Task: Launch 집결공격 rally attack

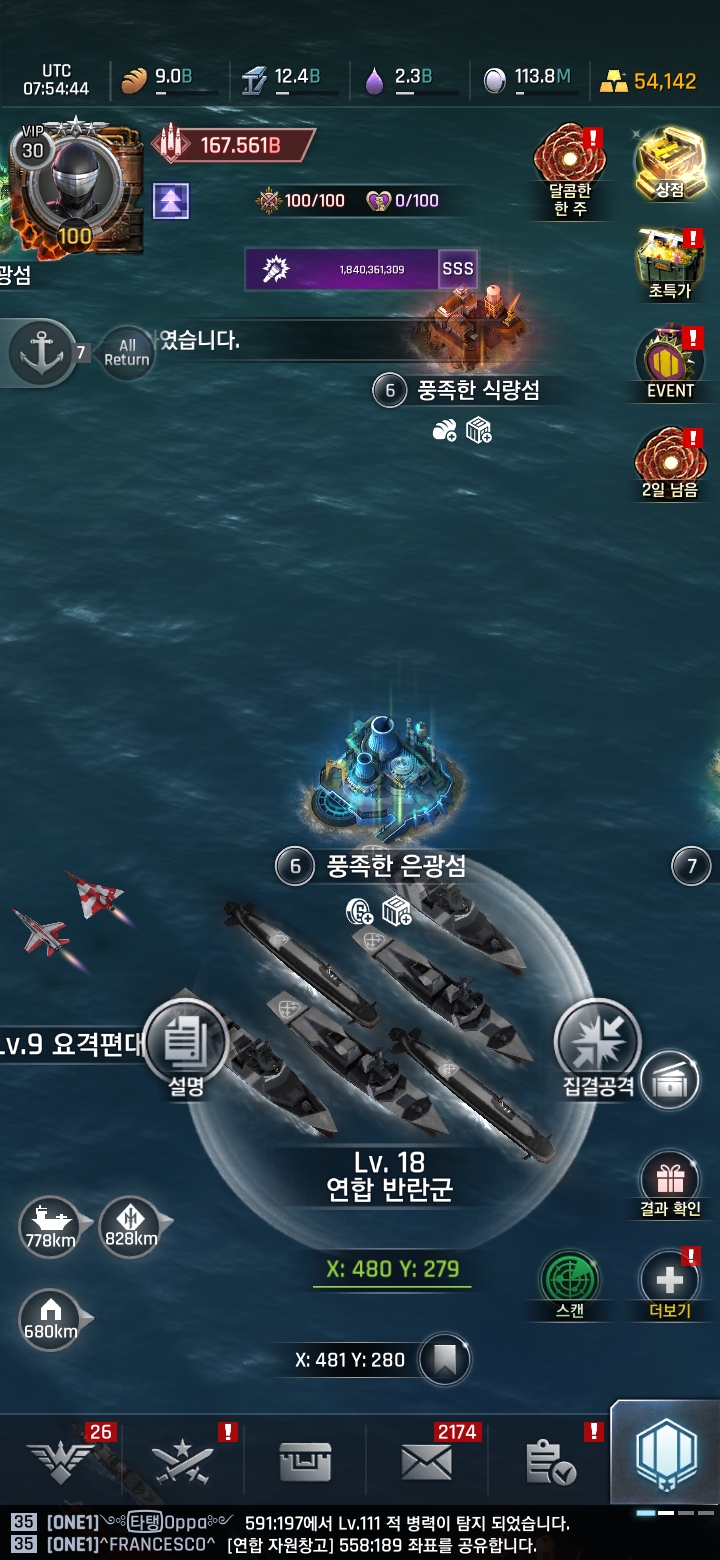Action: click(x=597, y=1043)
